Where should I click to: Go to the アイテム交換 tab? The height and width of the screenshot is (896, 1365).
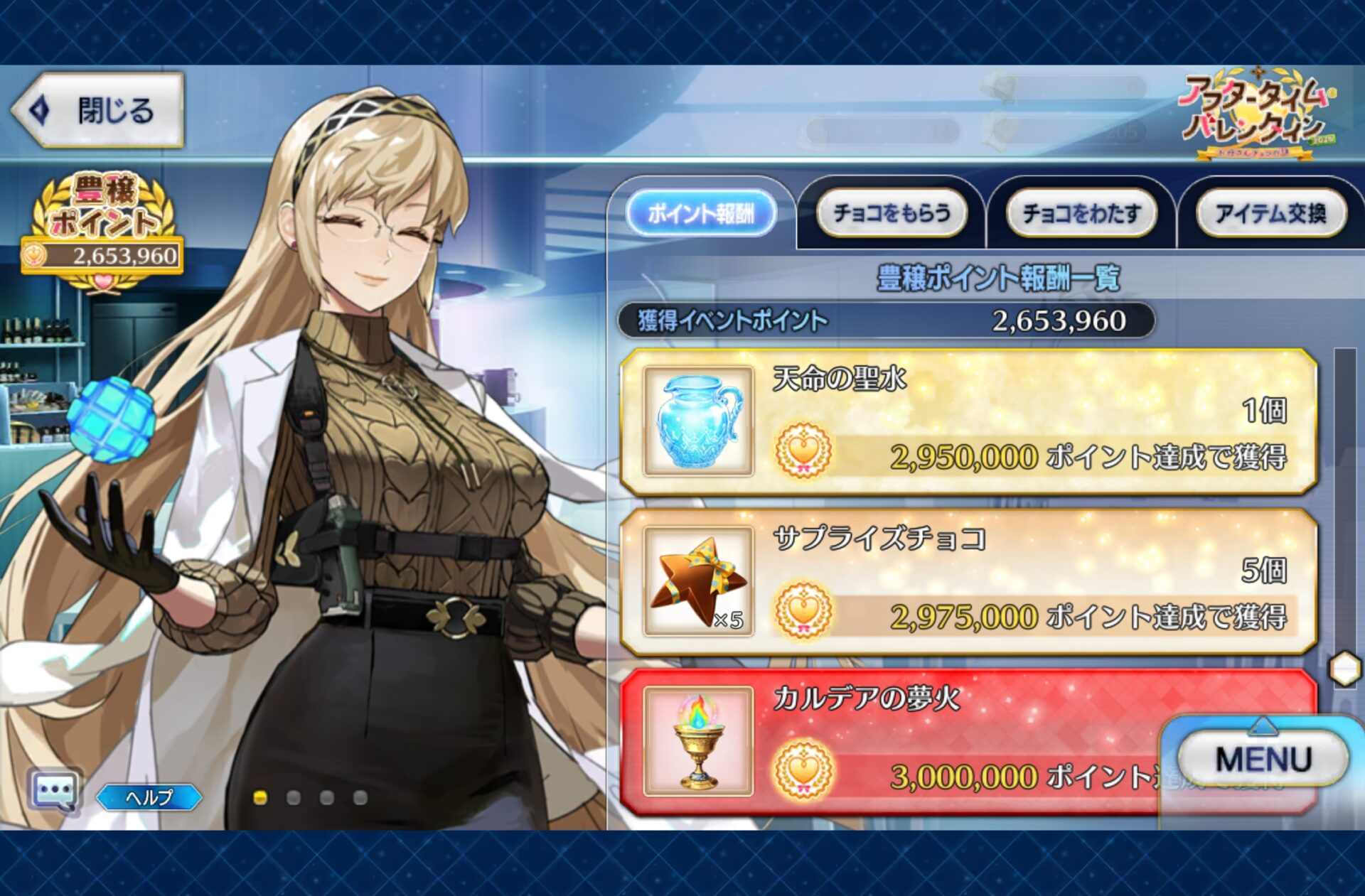tap(1270, 213)
